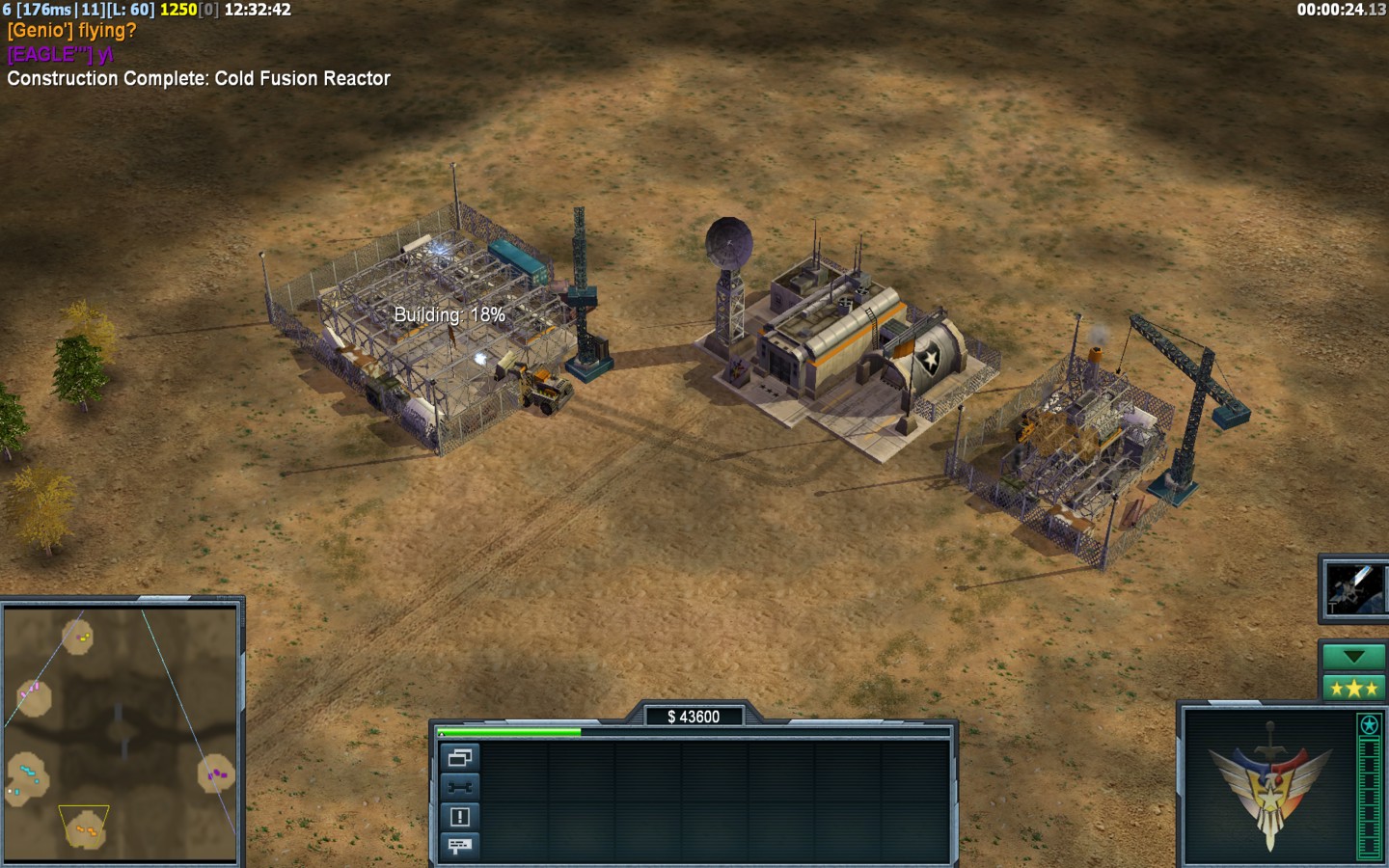Collapse the command bar with green arrow
Screen dimensions: 1389x868
[x=1353, y=657]
